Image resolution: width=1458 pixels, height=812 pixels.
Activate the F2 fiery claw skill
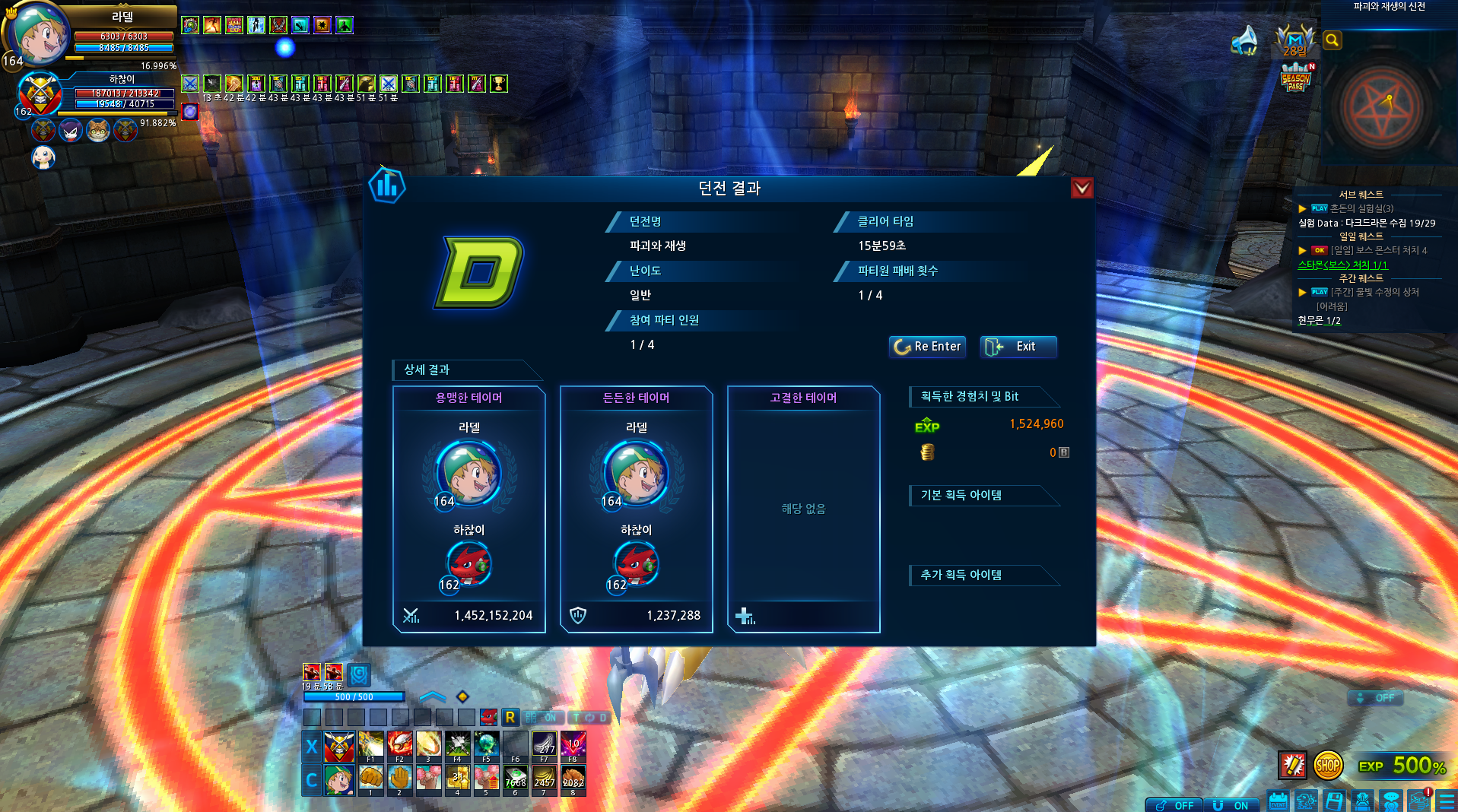point(399,744)
